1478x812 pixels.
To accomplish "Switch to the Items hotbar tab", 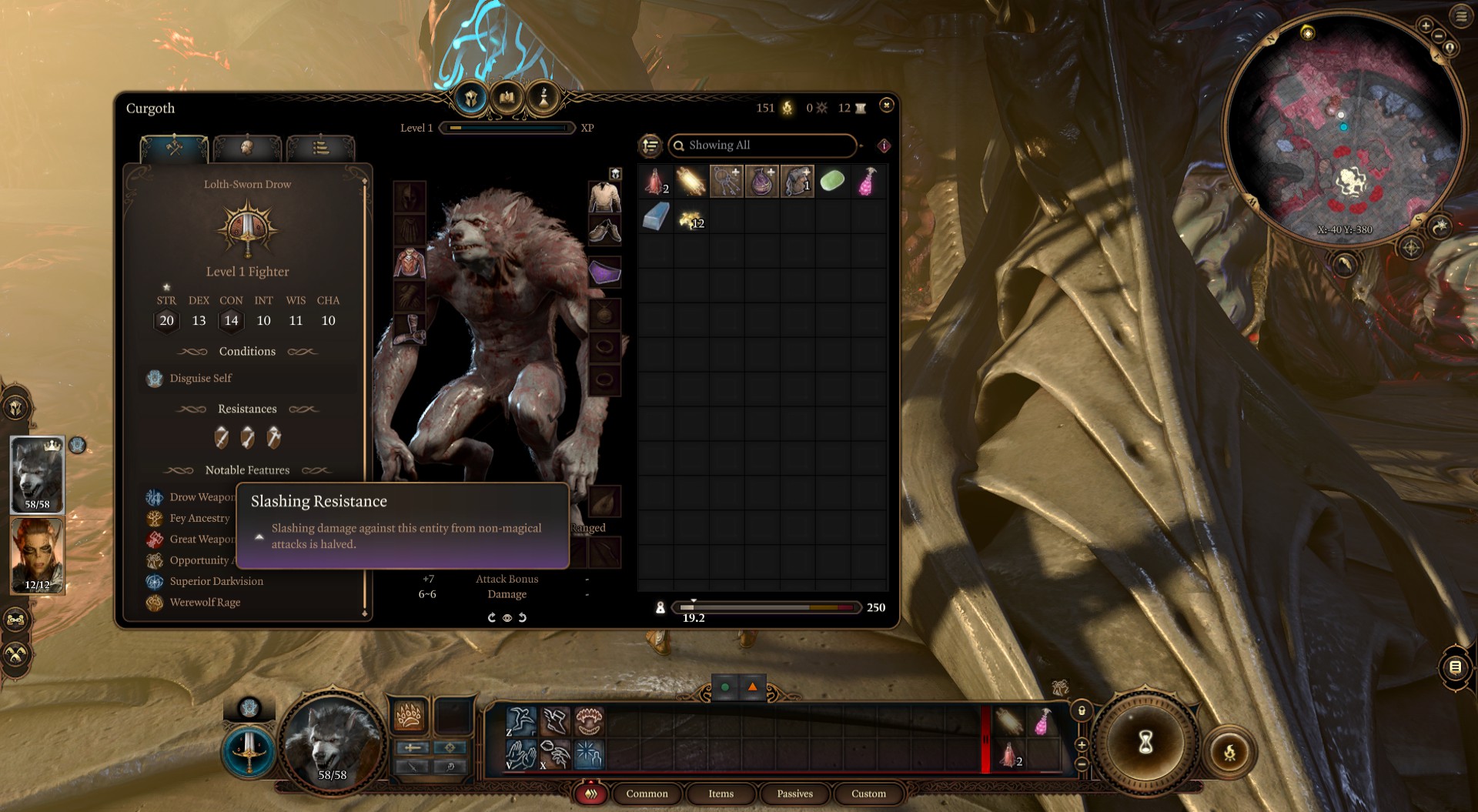I will [721, 794].
